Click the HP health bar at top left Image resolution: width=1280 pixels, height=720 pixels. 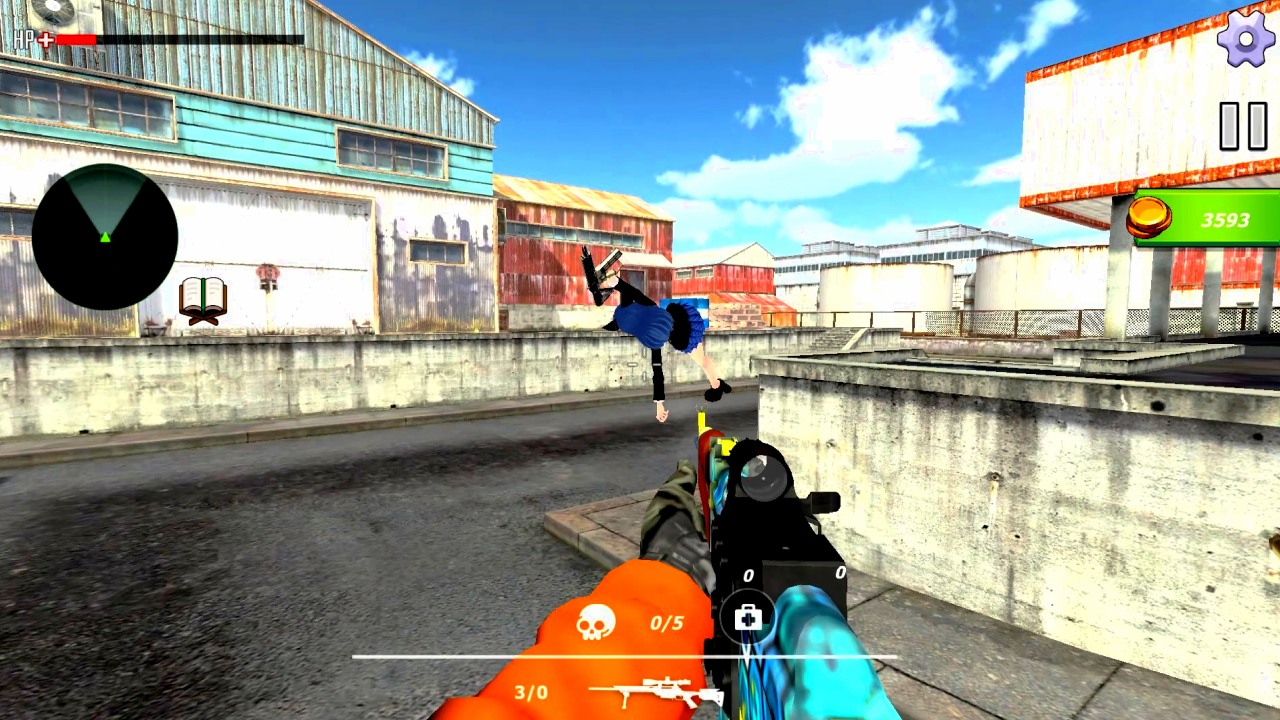180,39
